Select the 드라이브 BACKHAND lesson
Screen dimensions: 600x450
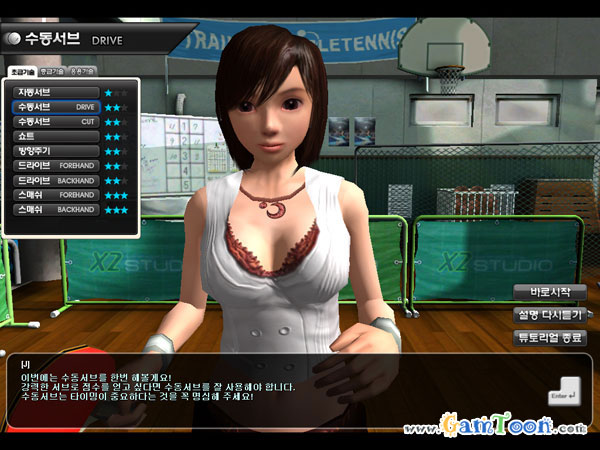pyautogui.click(x=55, y=181)
